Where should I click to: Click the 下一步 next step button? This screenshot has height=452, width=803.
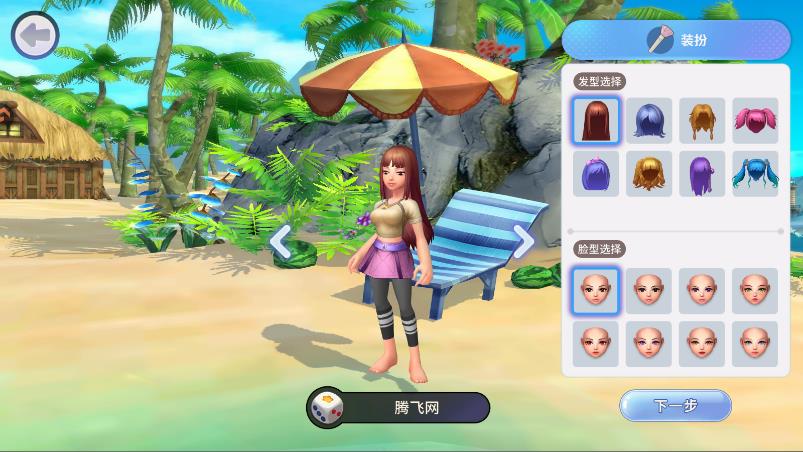[675, 405]
